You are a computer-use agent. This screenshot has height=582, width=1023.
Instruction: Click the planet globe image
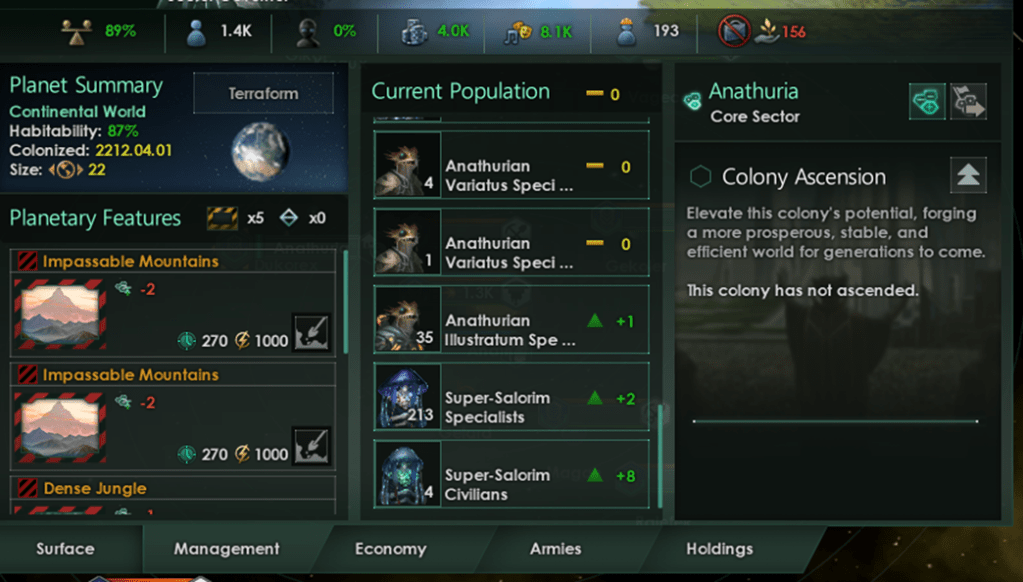[261, 149]
